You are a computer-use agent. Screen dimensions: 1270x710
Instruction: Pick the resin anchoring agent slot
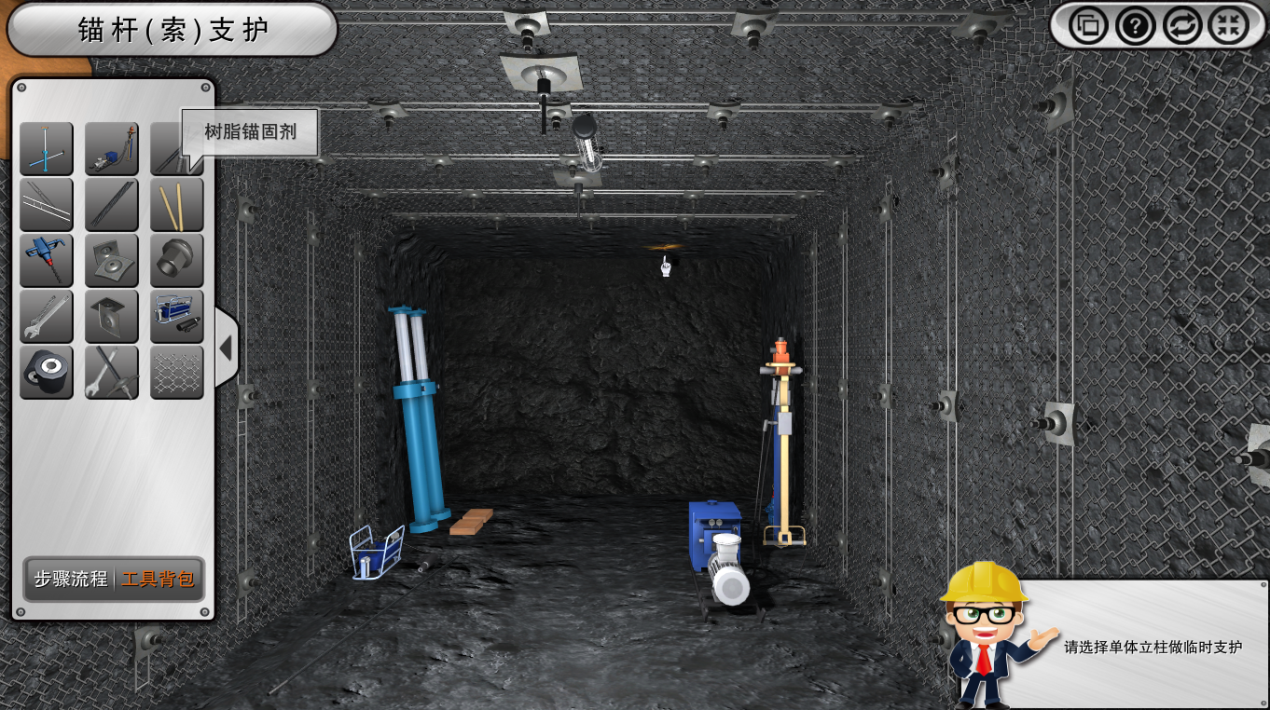165,160
